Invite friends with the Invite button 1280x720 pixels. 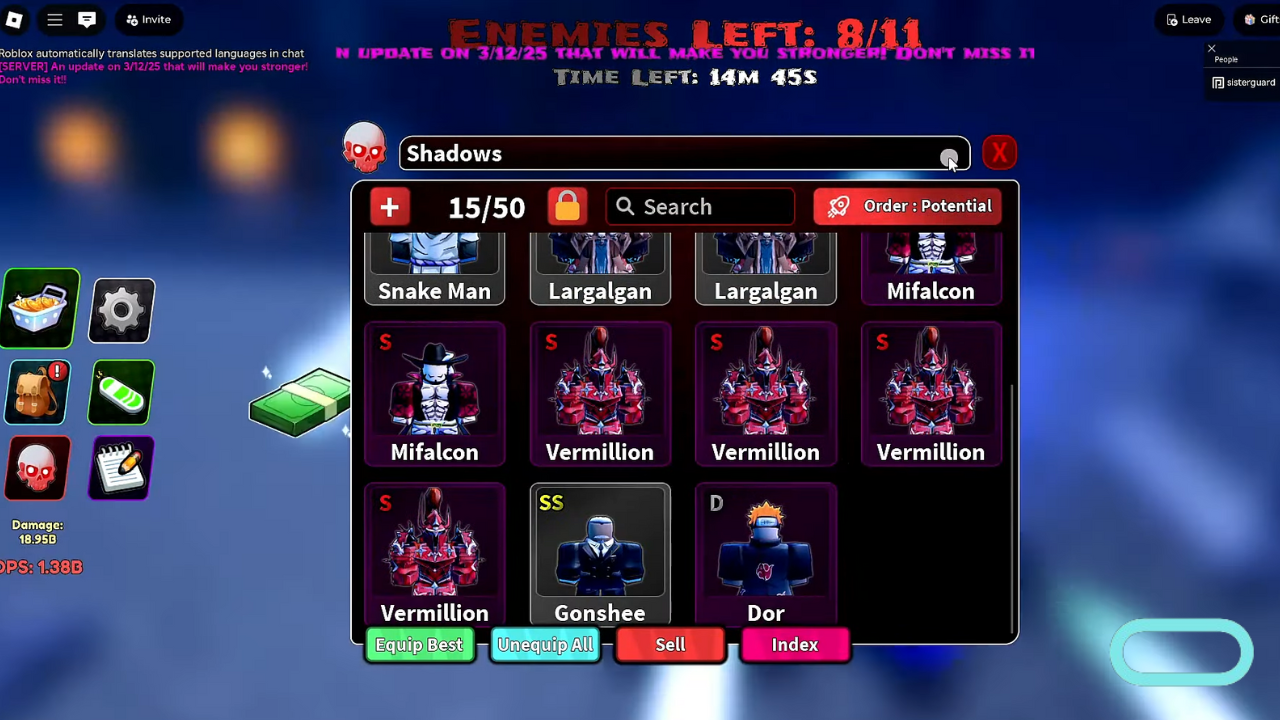click(148, 19)
